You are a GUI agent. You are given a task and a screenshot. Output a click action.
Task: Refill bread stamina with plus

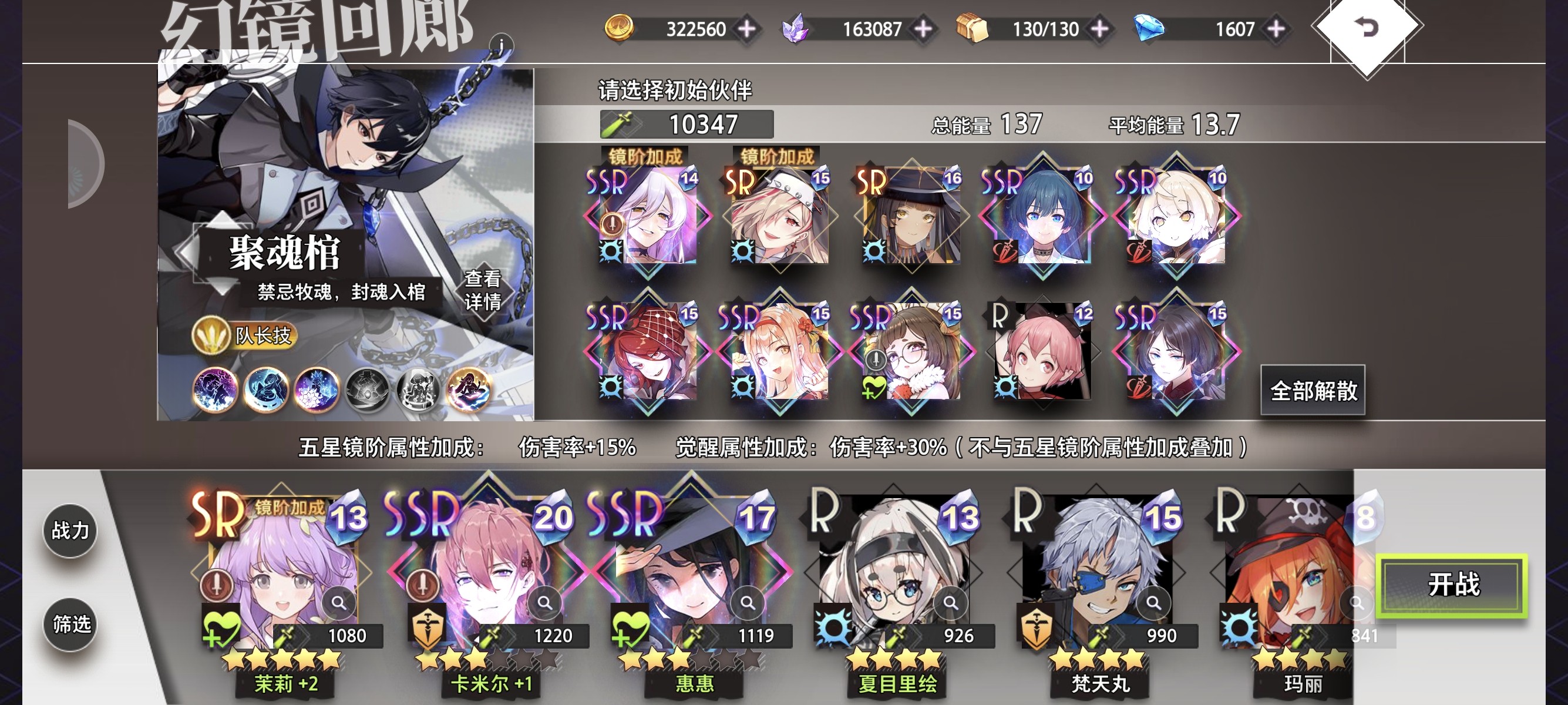1099,29
